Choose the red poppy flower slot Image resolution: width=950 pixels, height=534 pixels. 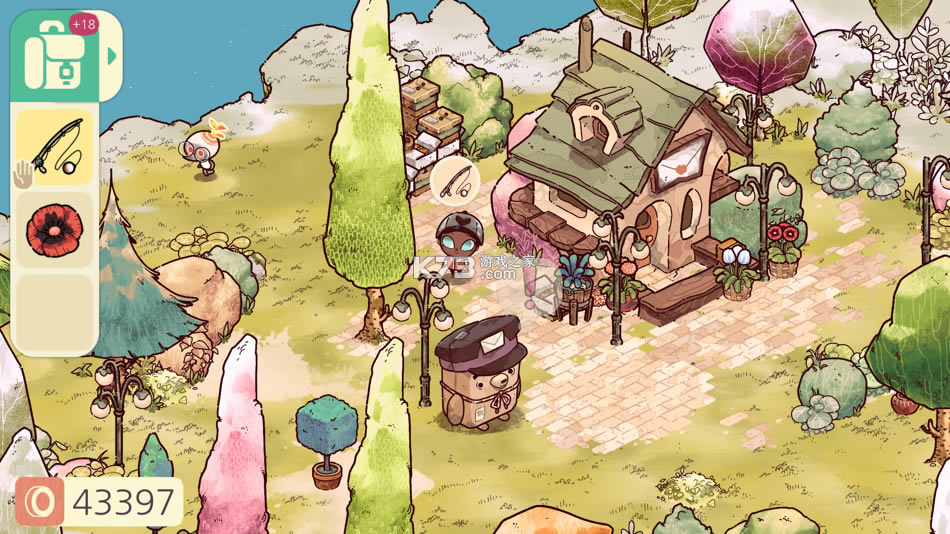tap(55, 230)
